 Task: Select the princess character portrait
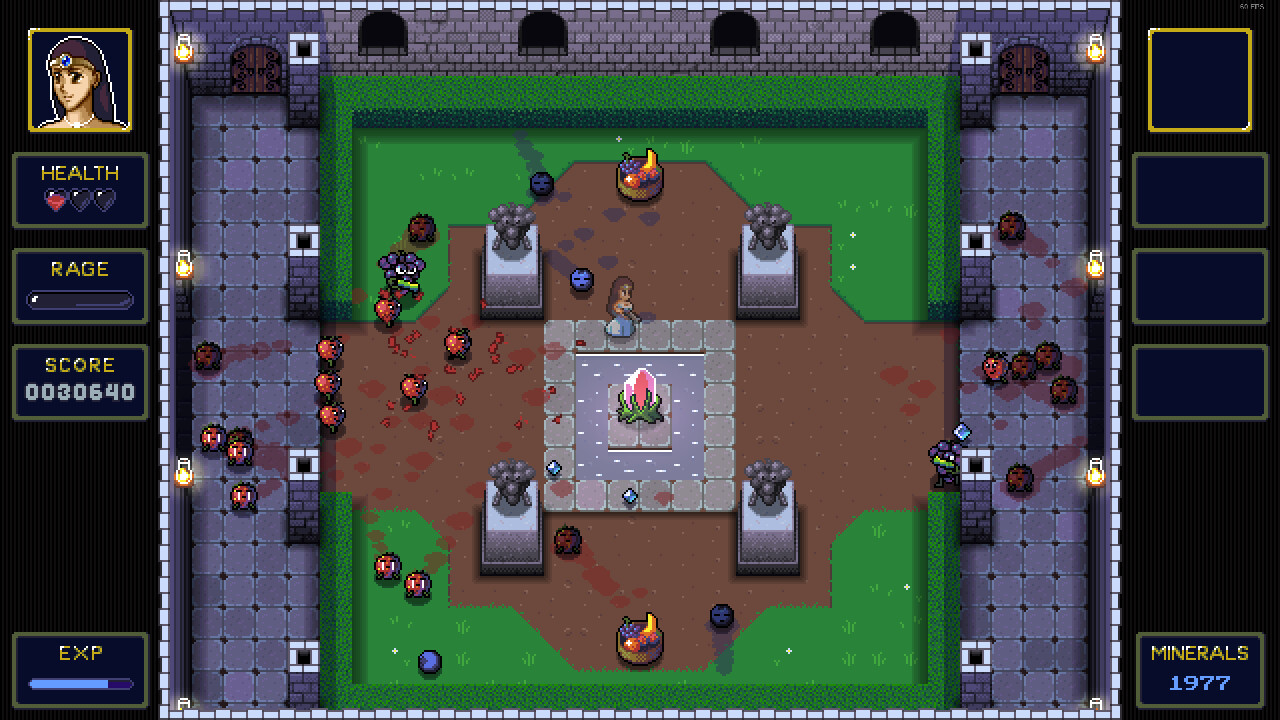click(x=80, y=78)
